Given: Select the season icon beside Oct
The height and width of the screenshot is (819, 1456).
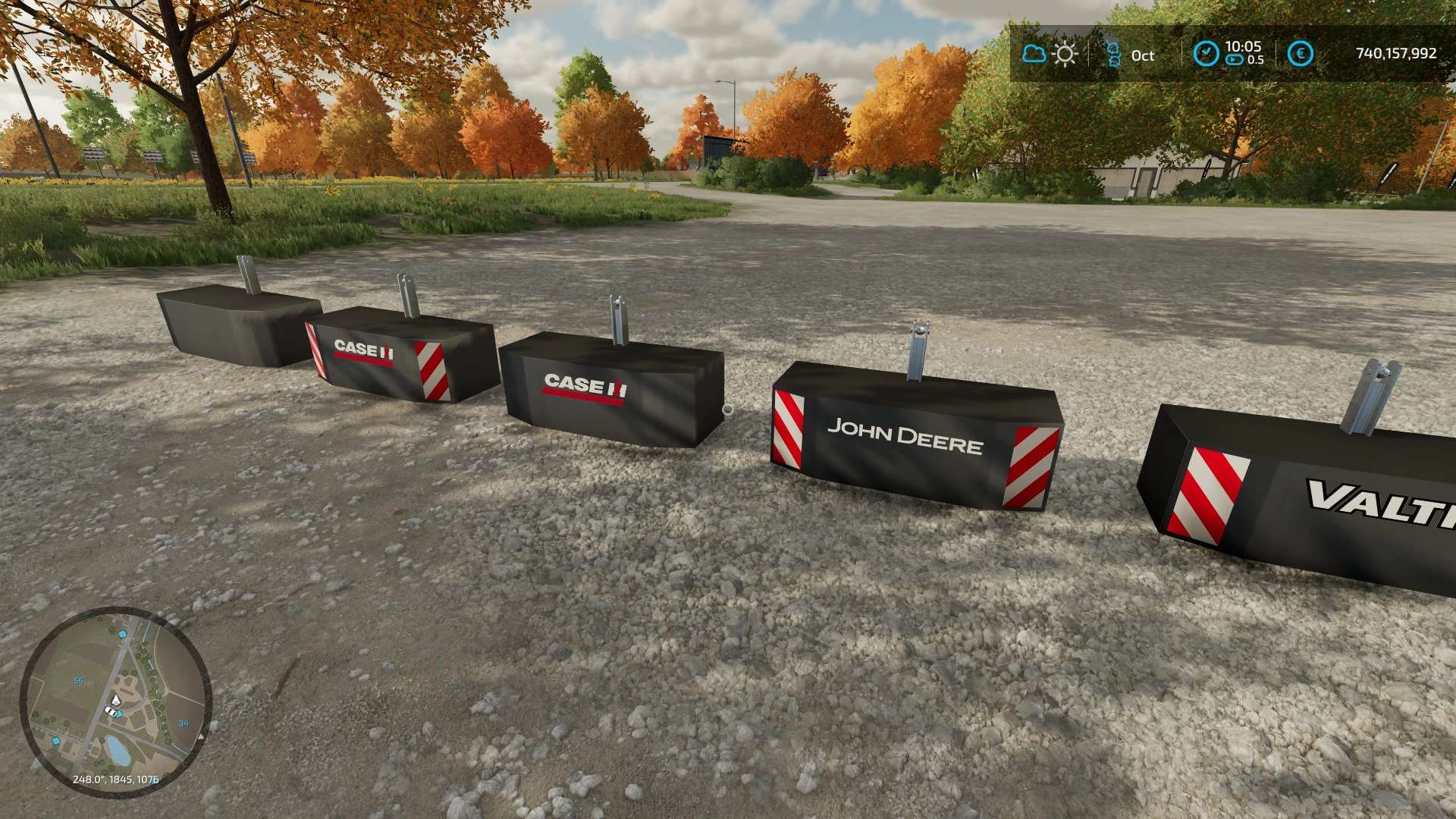Looking at the screenshot, I should coord(1113,55).
